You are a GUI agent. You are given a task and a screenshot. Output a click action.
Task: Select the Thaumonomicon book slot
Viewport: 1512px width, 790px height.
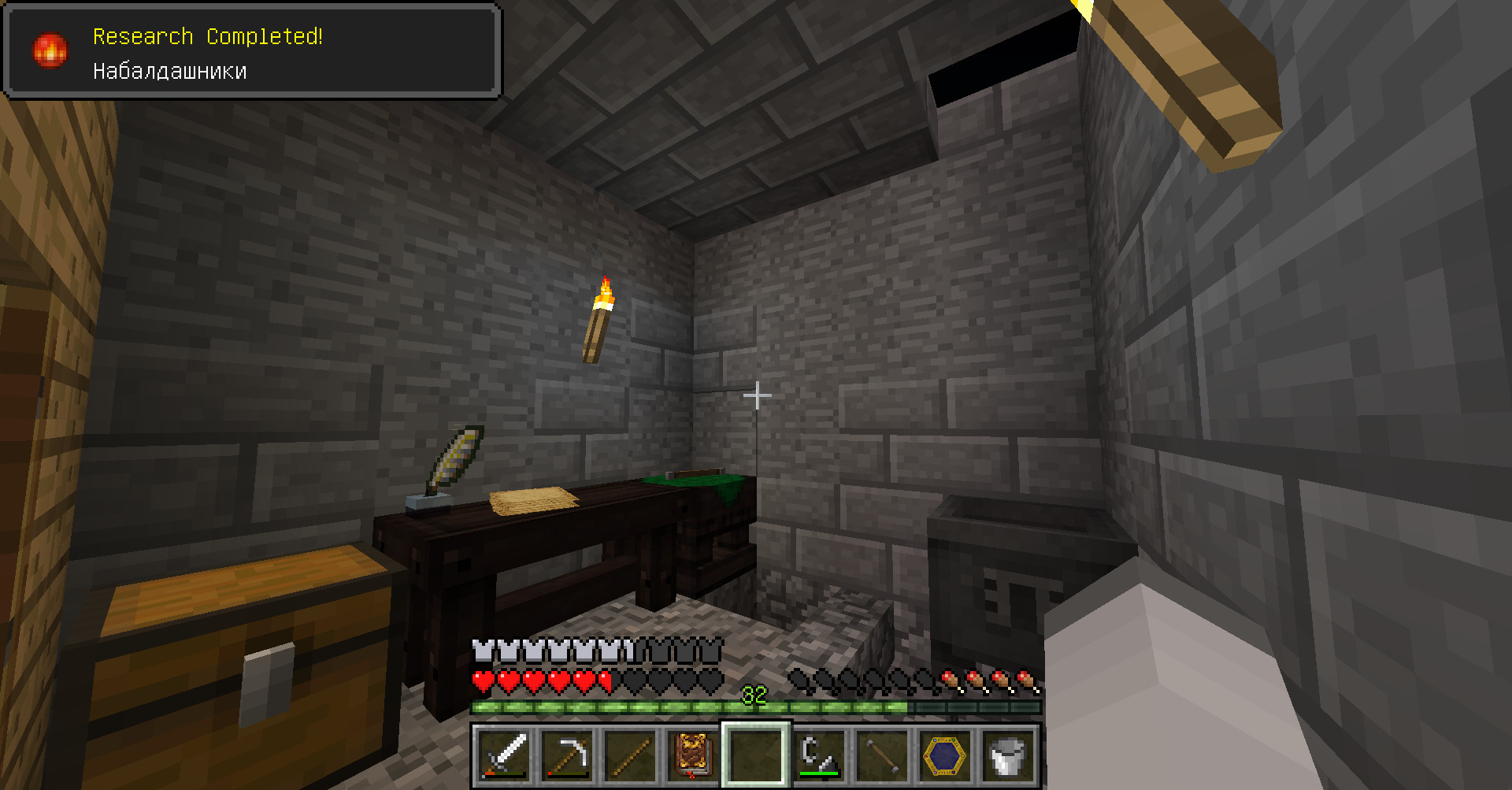point(693,755)
